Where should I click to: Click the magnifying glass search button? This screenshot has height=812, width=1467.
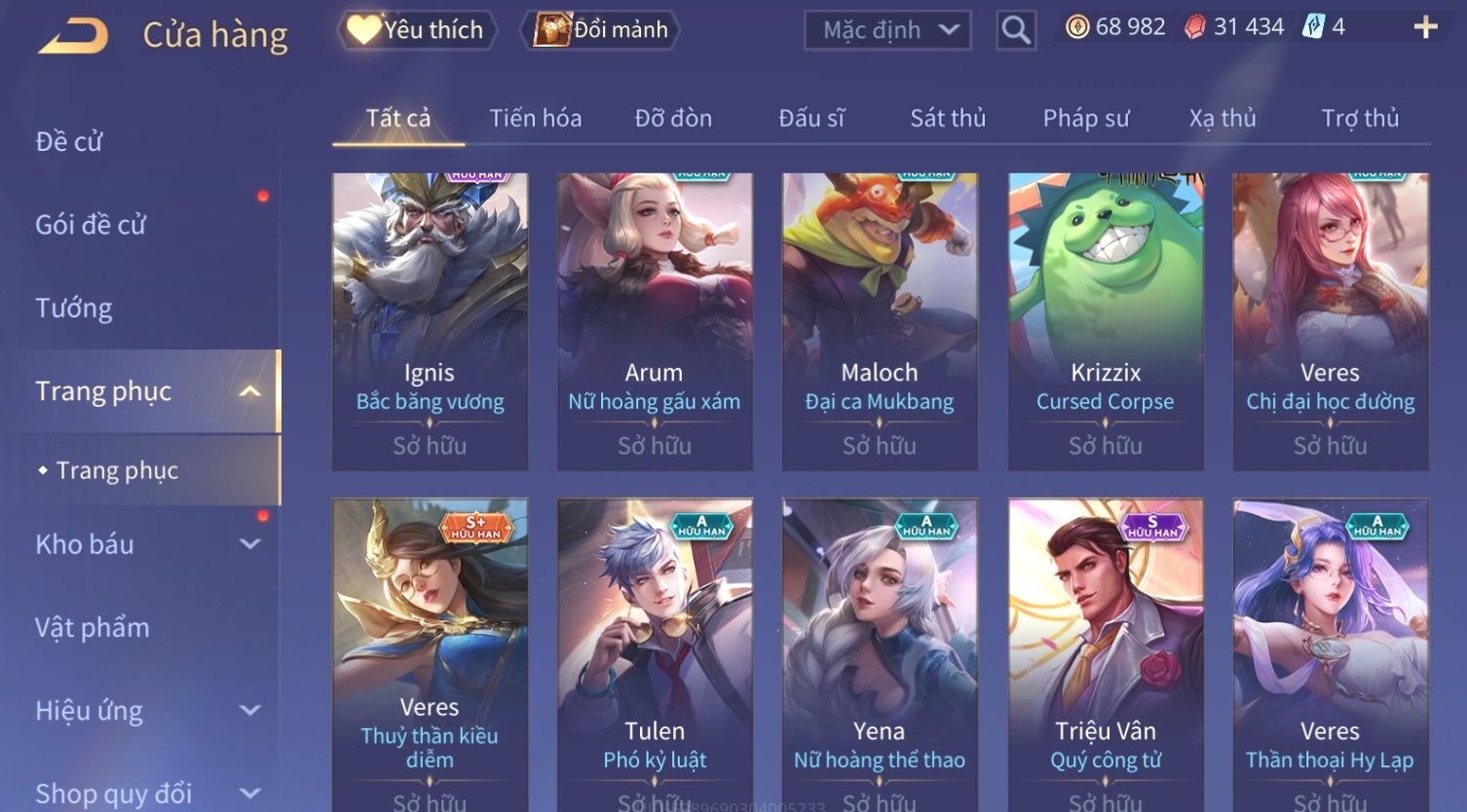click(x=1016, y=30)
